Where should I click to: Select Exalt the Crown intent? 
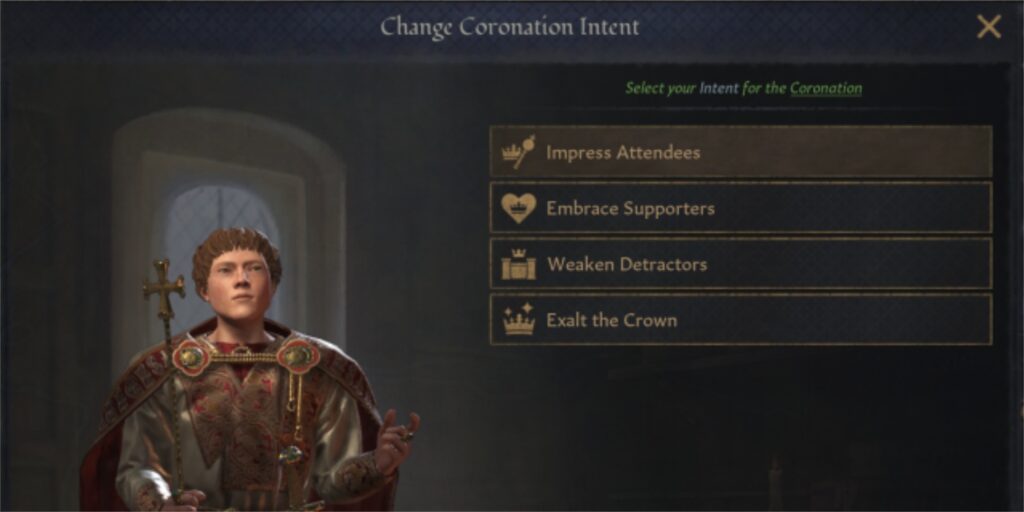740,320
